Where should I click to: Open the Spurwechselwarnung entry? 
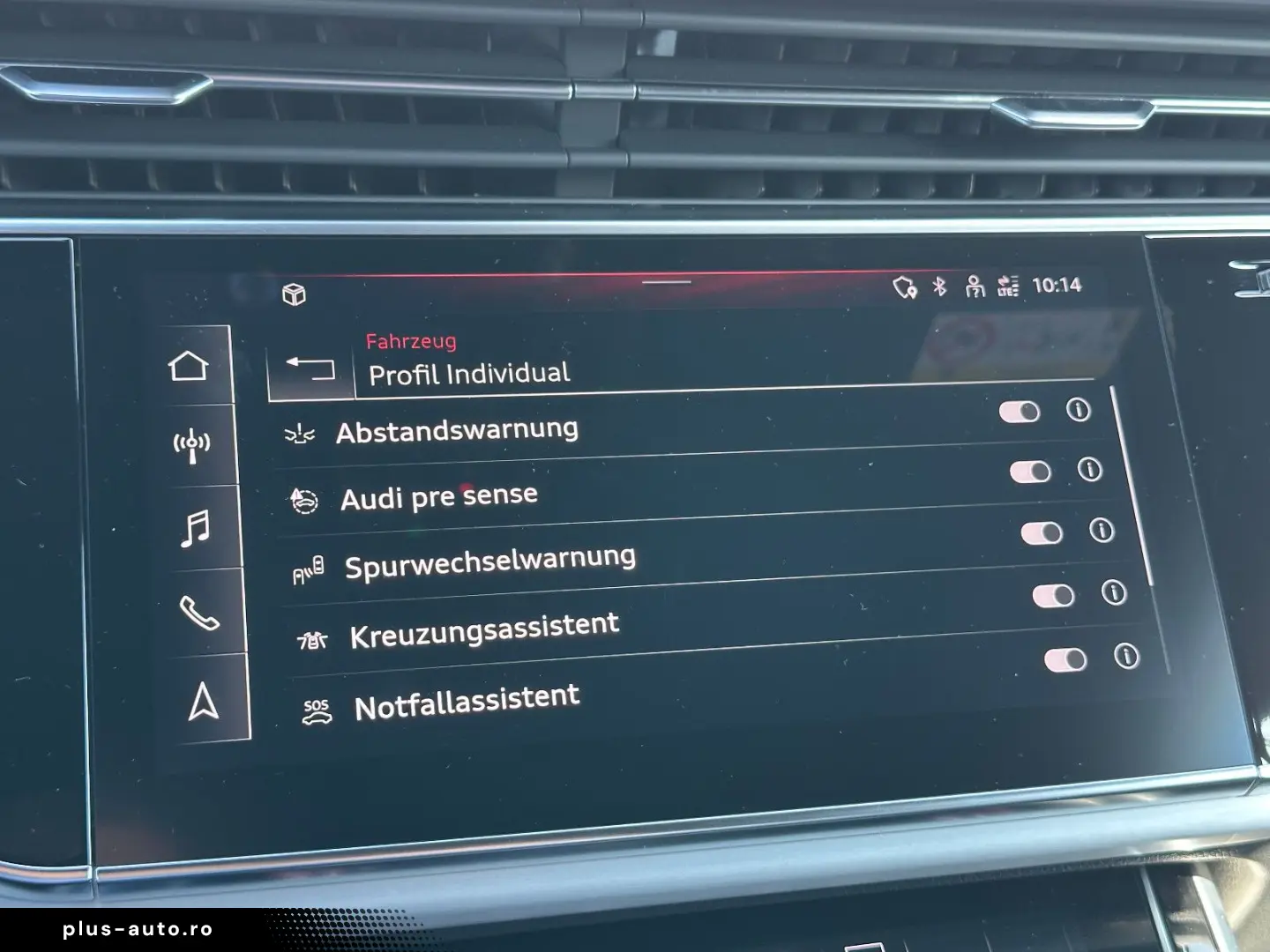pyautogui.click(x=491, y=556)
